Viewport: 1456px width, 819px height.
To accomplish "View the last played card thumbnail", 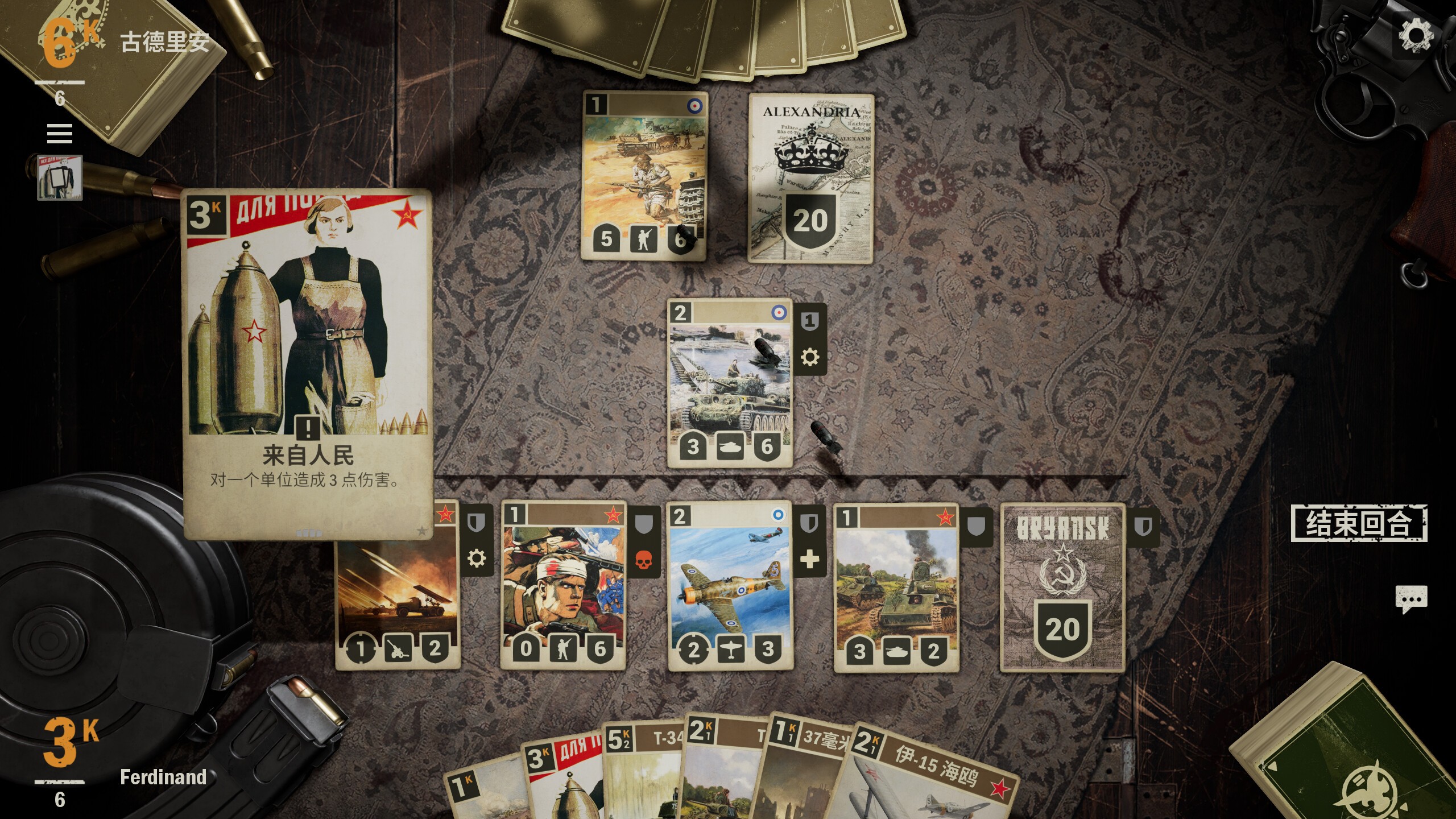I will coord(60,177).
